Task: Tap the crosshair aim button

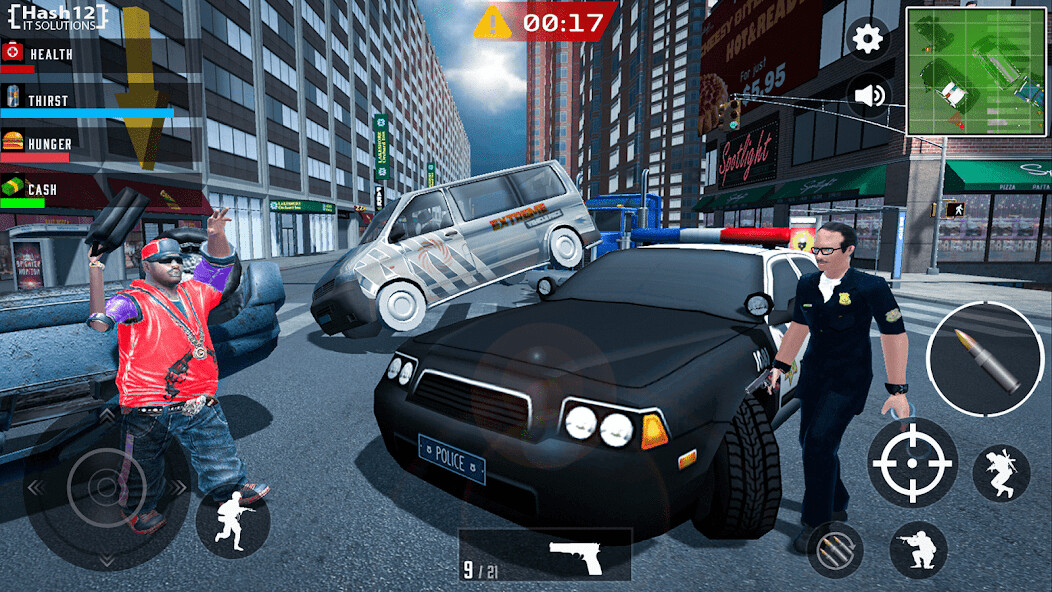Action: click(x=911, y=462)
